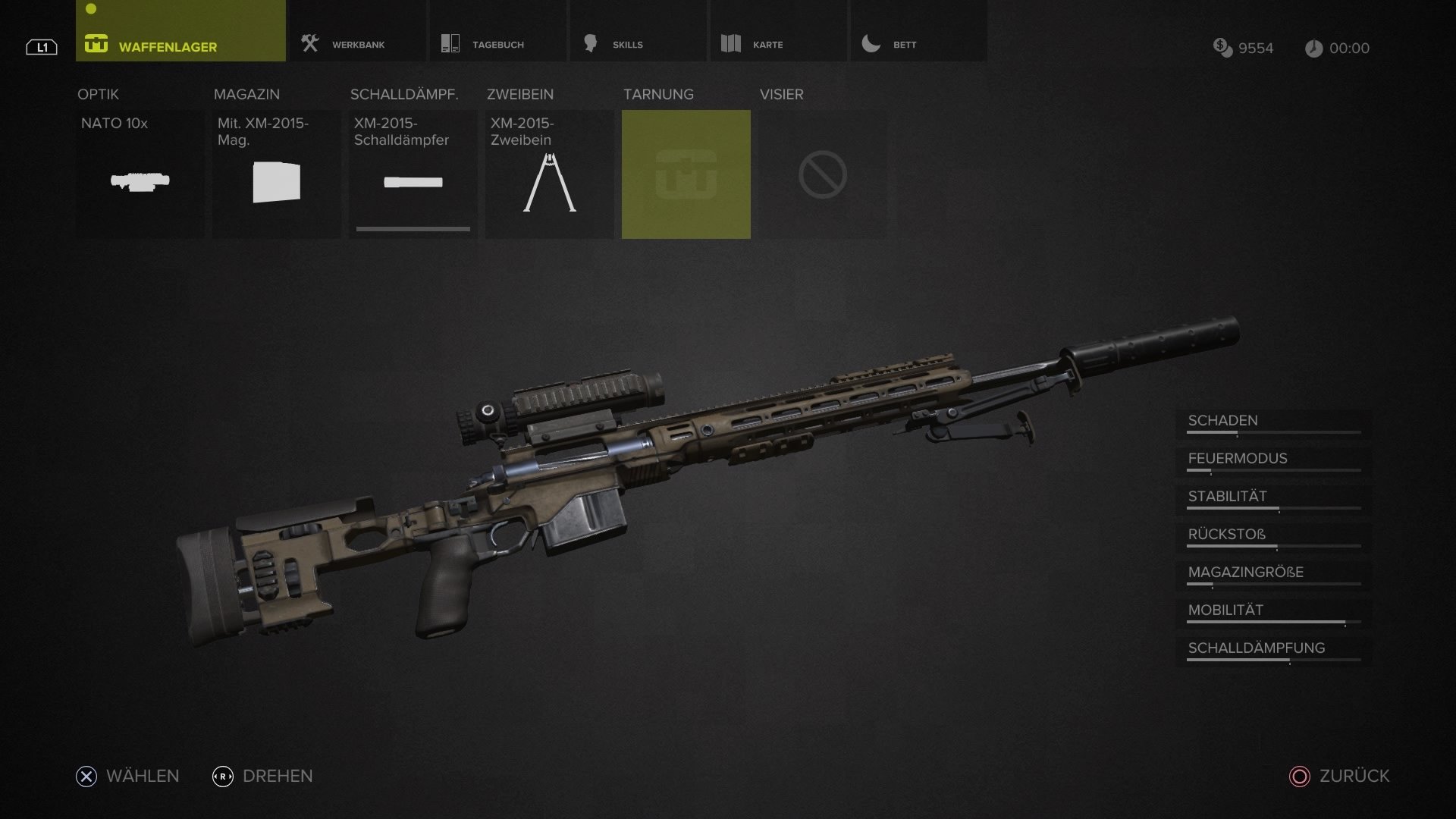Expand the Magazin category
Image resolution: width=1456 pixels, height=819 pixels.
pyautogui.click(x=246, y=94)
